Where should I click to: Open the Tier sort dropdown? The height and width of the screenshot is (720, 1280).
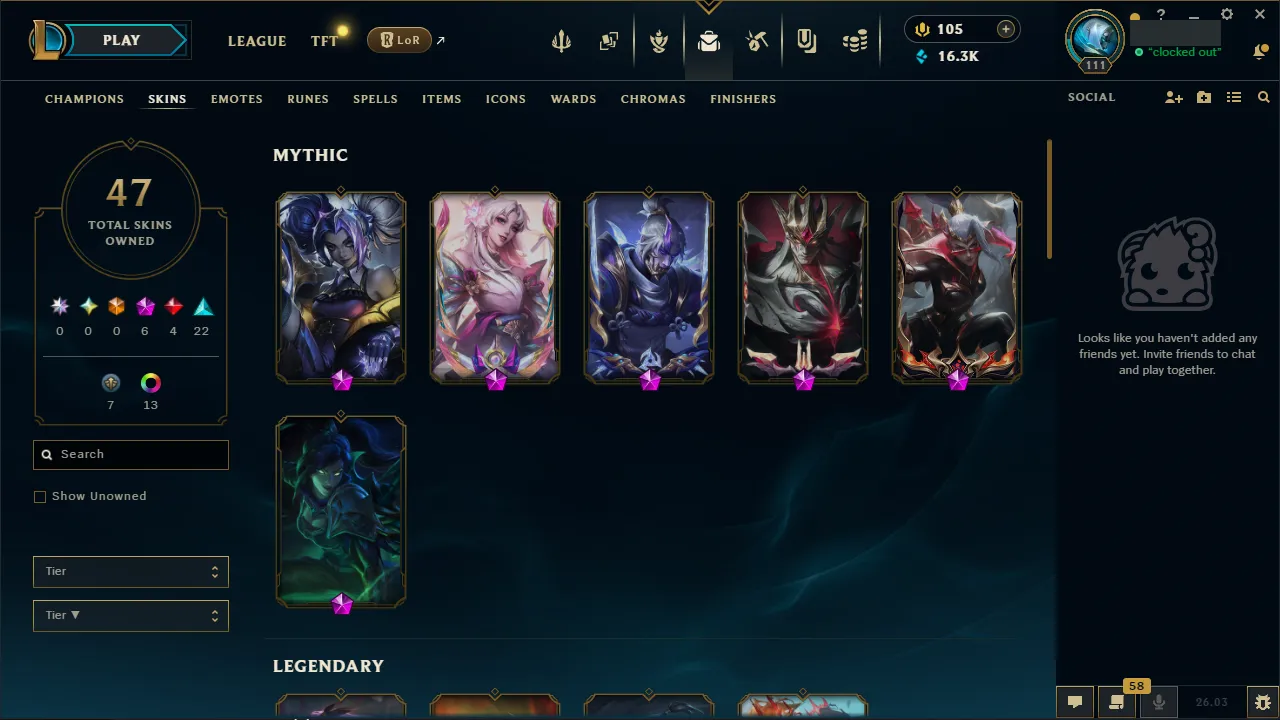pyautogui.click(x=130, y=615)
